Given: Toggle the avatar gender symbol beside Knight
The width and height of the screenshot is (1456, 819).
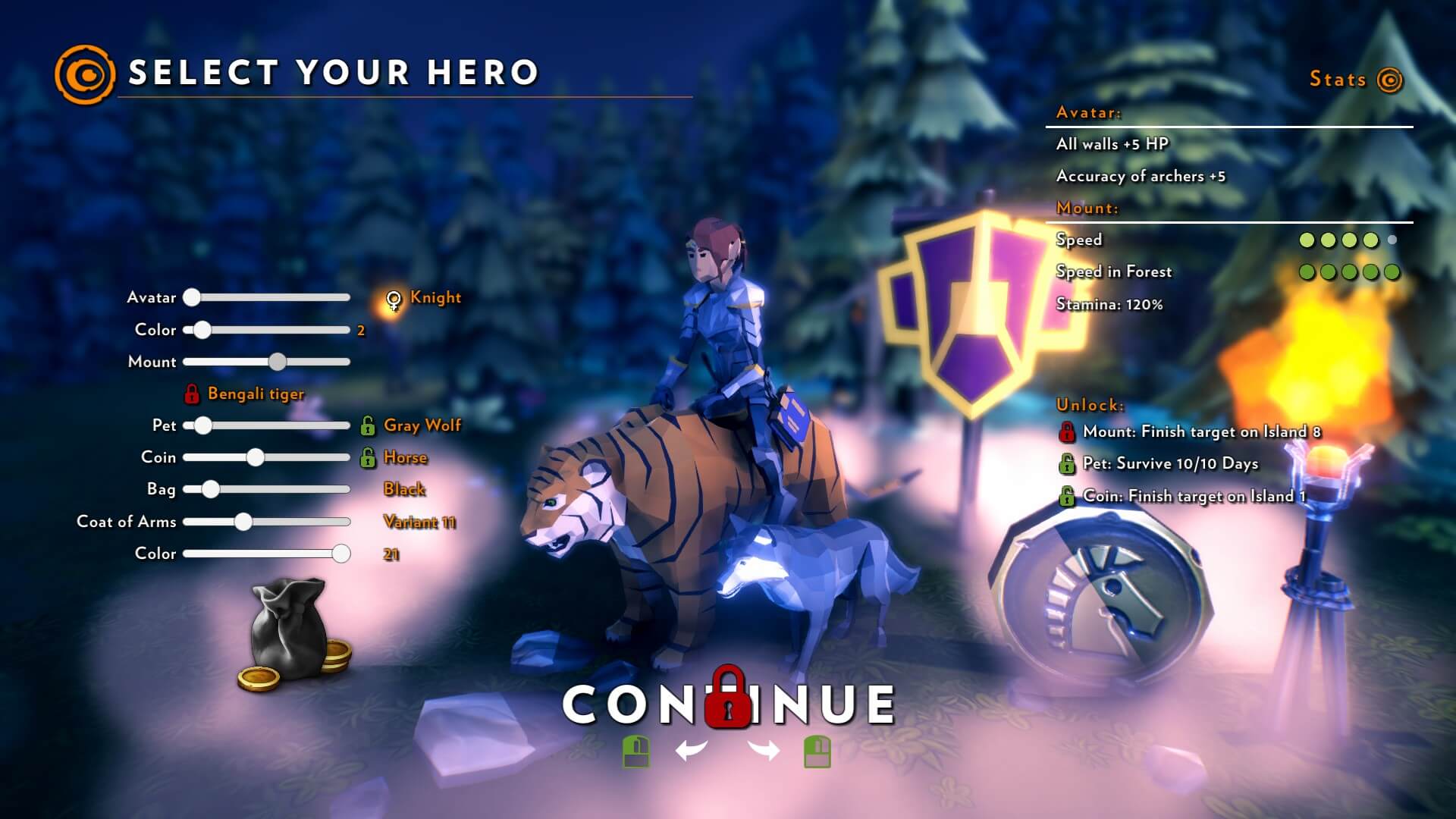Looking at the screenshot, I should 394,300.
